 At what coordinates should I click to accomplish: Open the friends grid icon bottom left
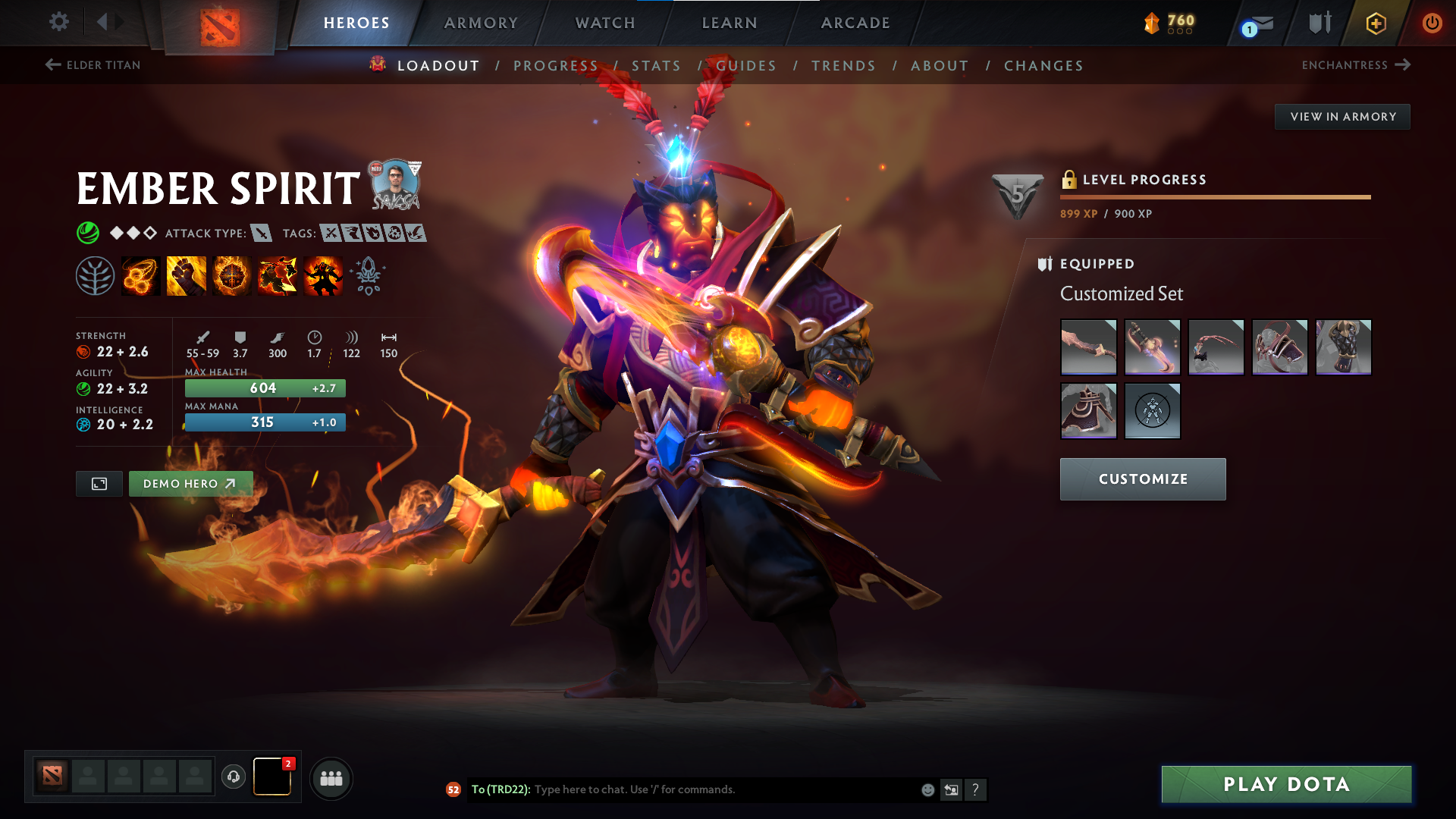[x=331, y=778]
